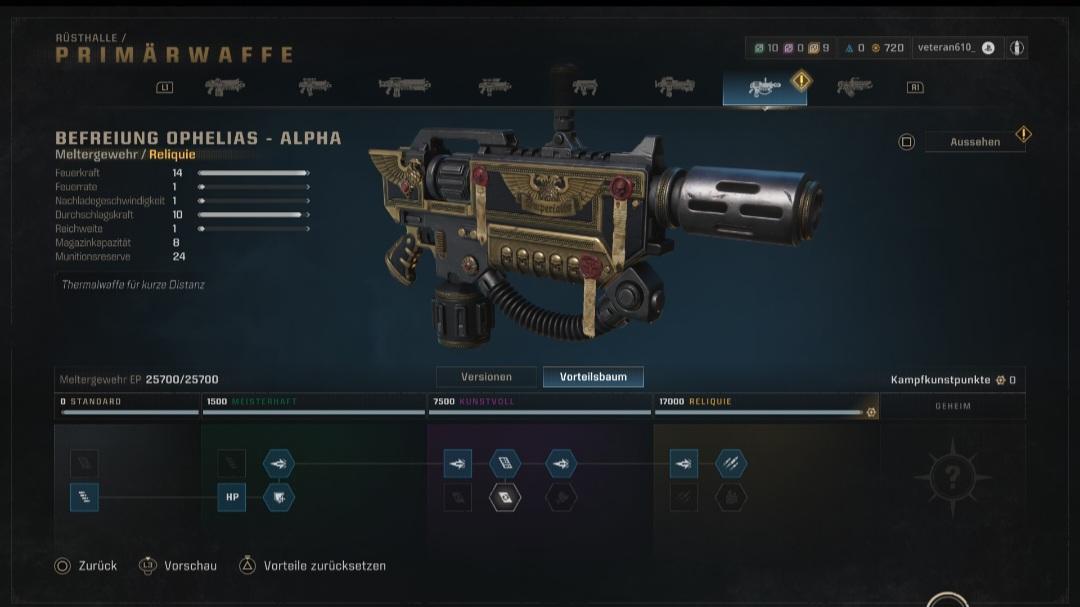Select the white highlighted hexagon perk
The image size is (1080, 607).
point(505,497)
